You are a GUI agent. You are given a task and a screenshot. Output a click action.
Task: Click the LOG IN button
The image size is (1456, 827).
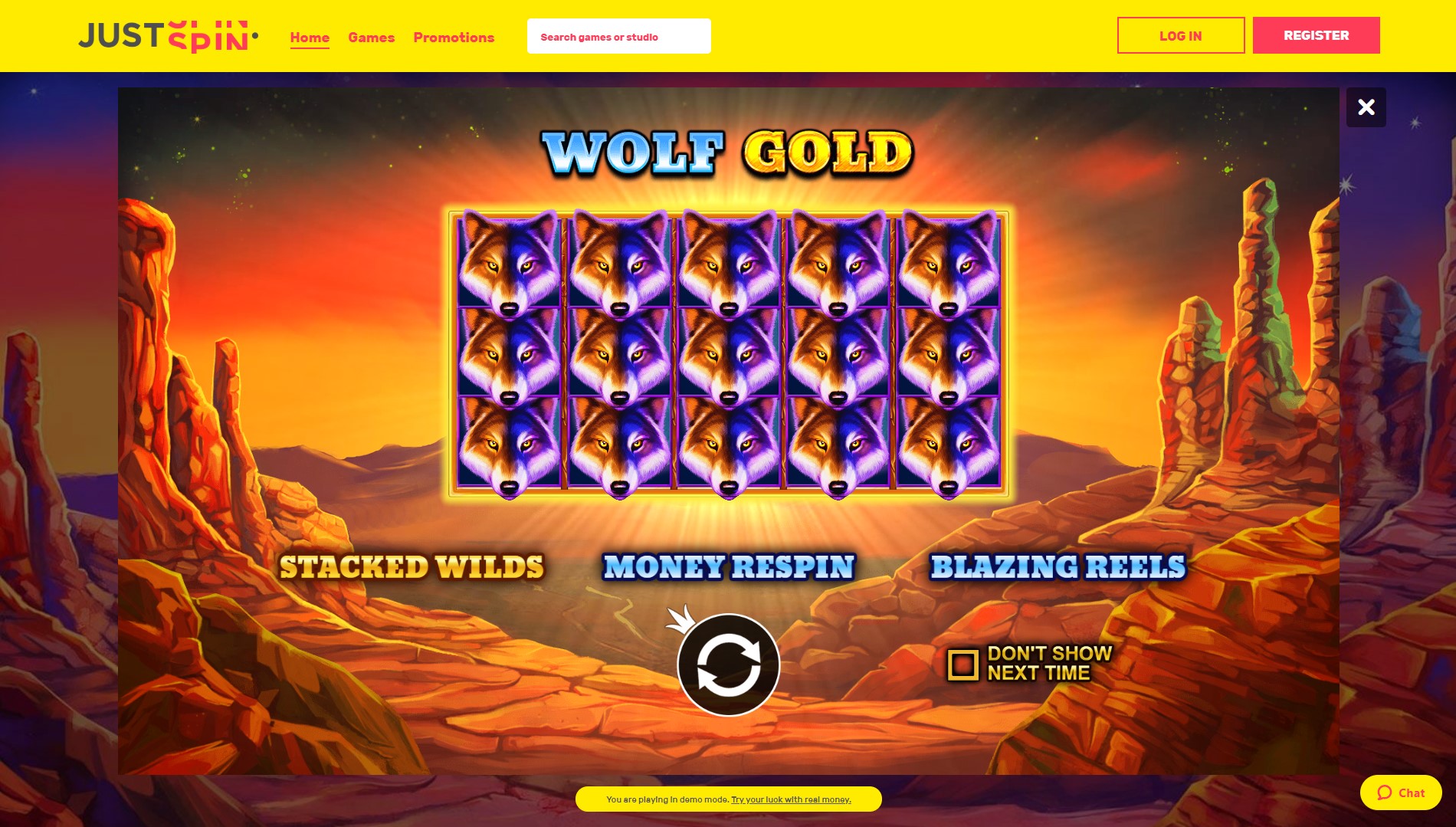coord(1180,35)
